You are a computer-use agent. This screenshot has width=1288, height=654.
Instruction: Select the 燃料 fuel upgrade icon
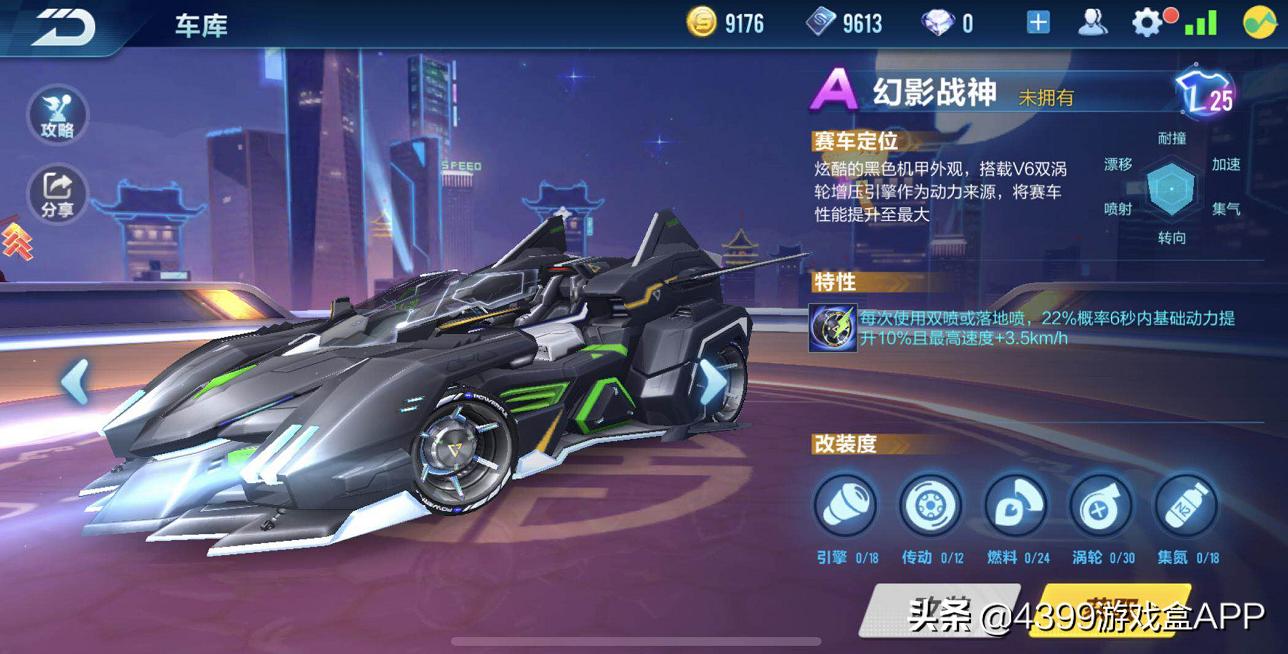click(1016, 505)
